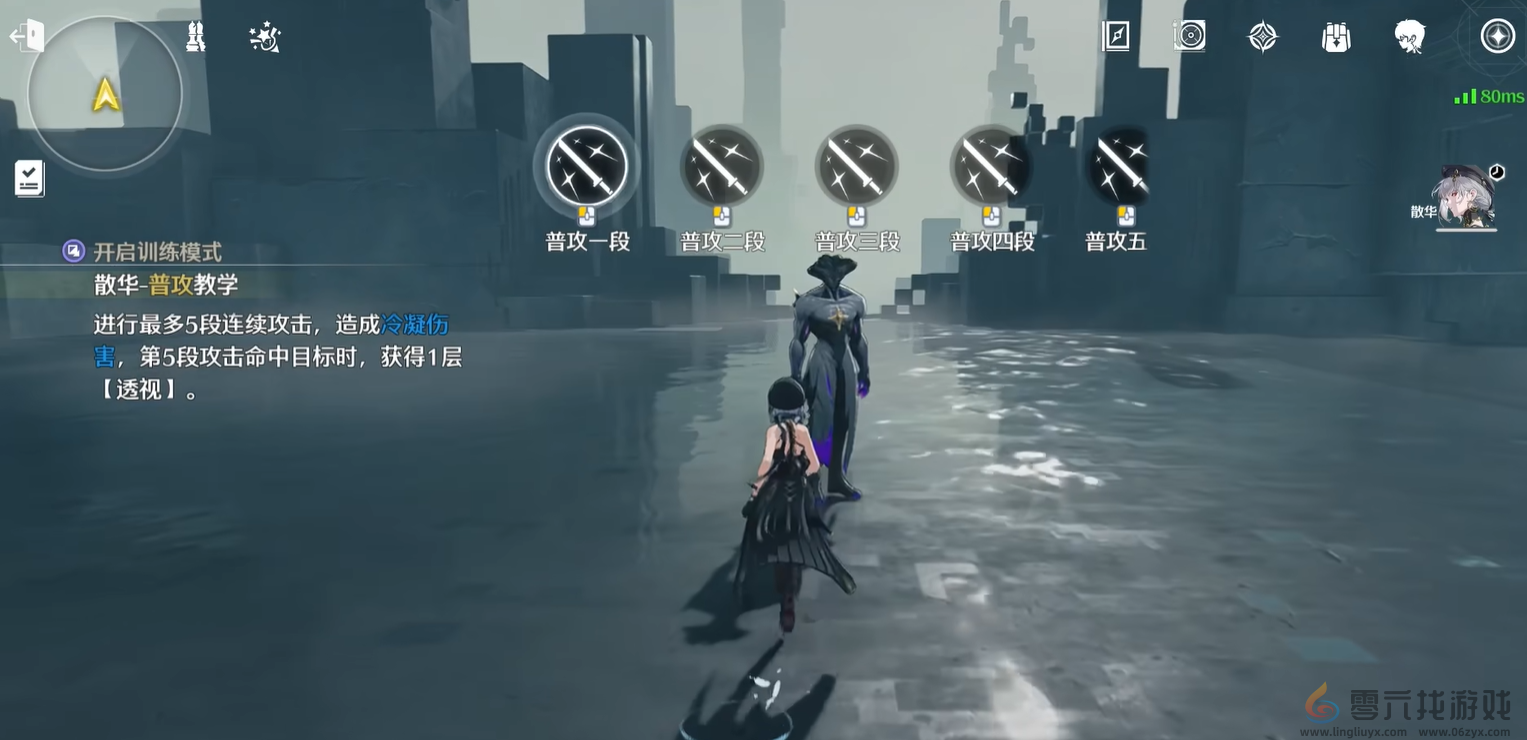Open the resonance star icon
This screenshot has width=1527, height=740.
click(x=1261, y=35)
